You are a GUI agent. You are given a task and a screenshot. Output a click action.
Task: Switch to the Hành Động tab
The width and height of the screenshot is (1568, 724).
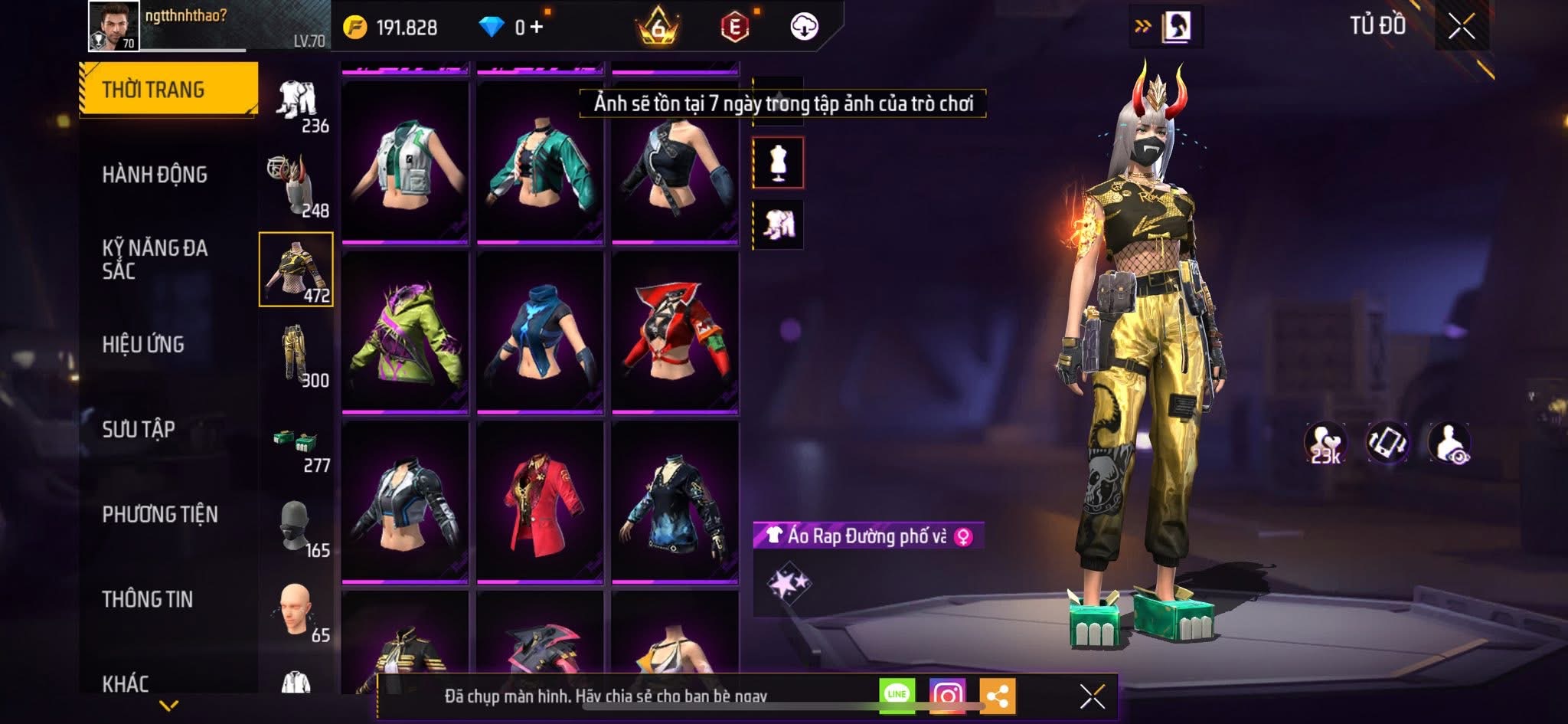[155, 175]
